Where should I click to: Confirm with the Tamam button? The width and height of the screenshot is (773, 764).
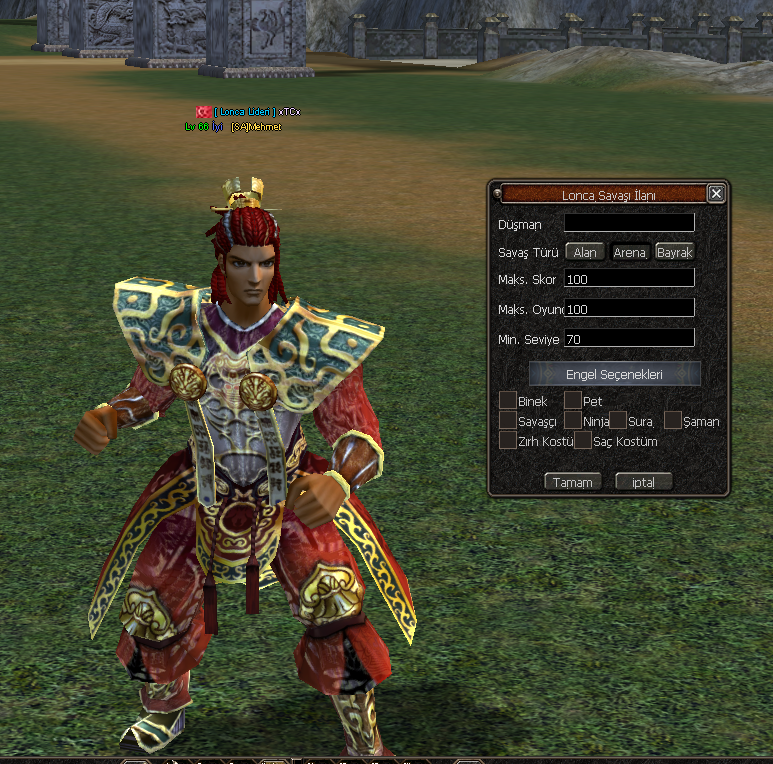coord(573,482)
